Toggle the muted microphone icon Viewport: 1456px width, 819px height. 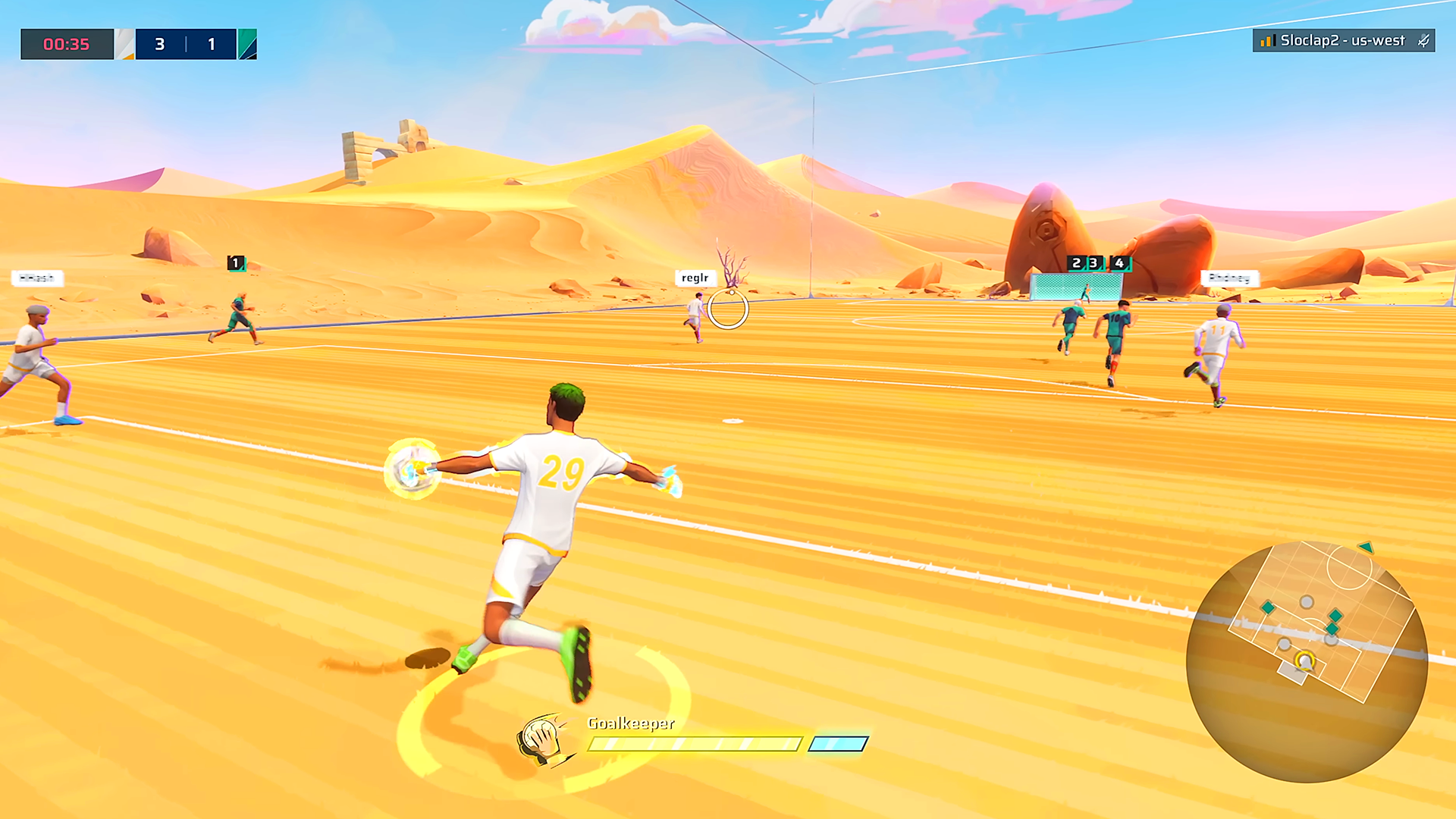point(1423,41)
